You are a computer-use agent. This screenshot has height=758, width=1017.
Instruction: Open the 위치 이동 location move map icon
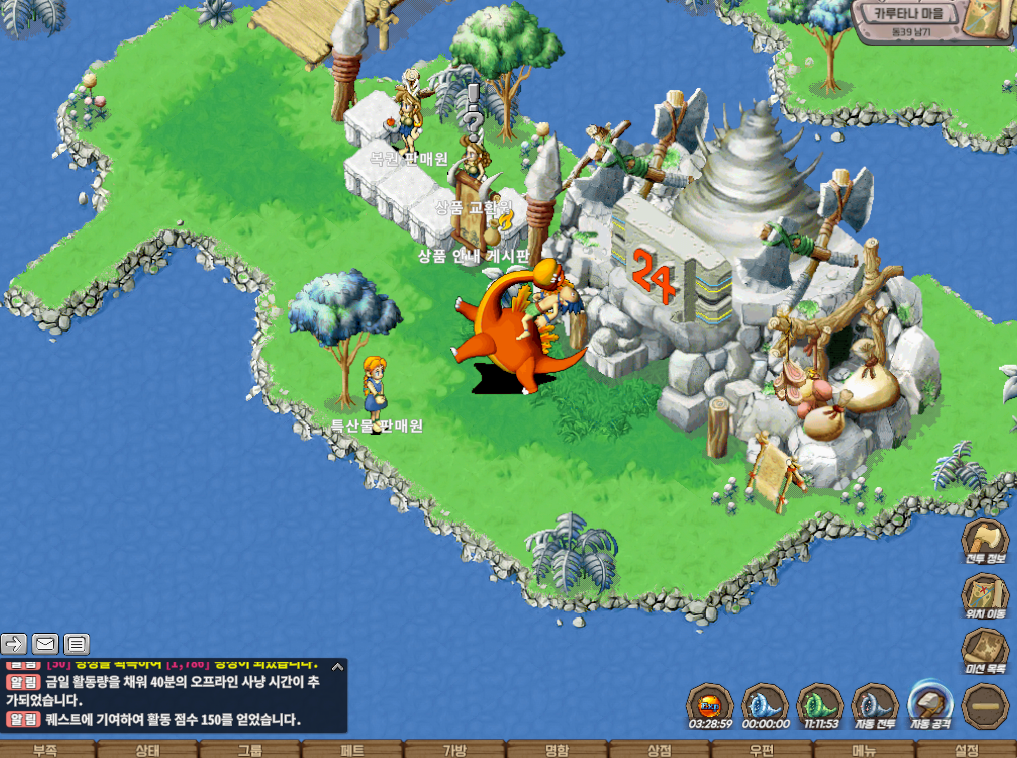click(x=985, y=595)
